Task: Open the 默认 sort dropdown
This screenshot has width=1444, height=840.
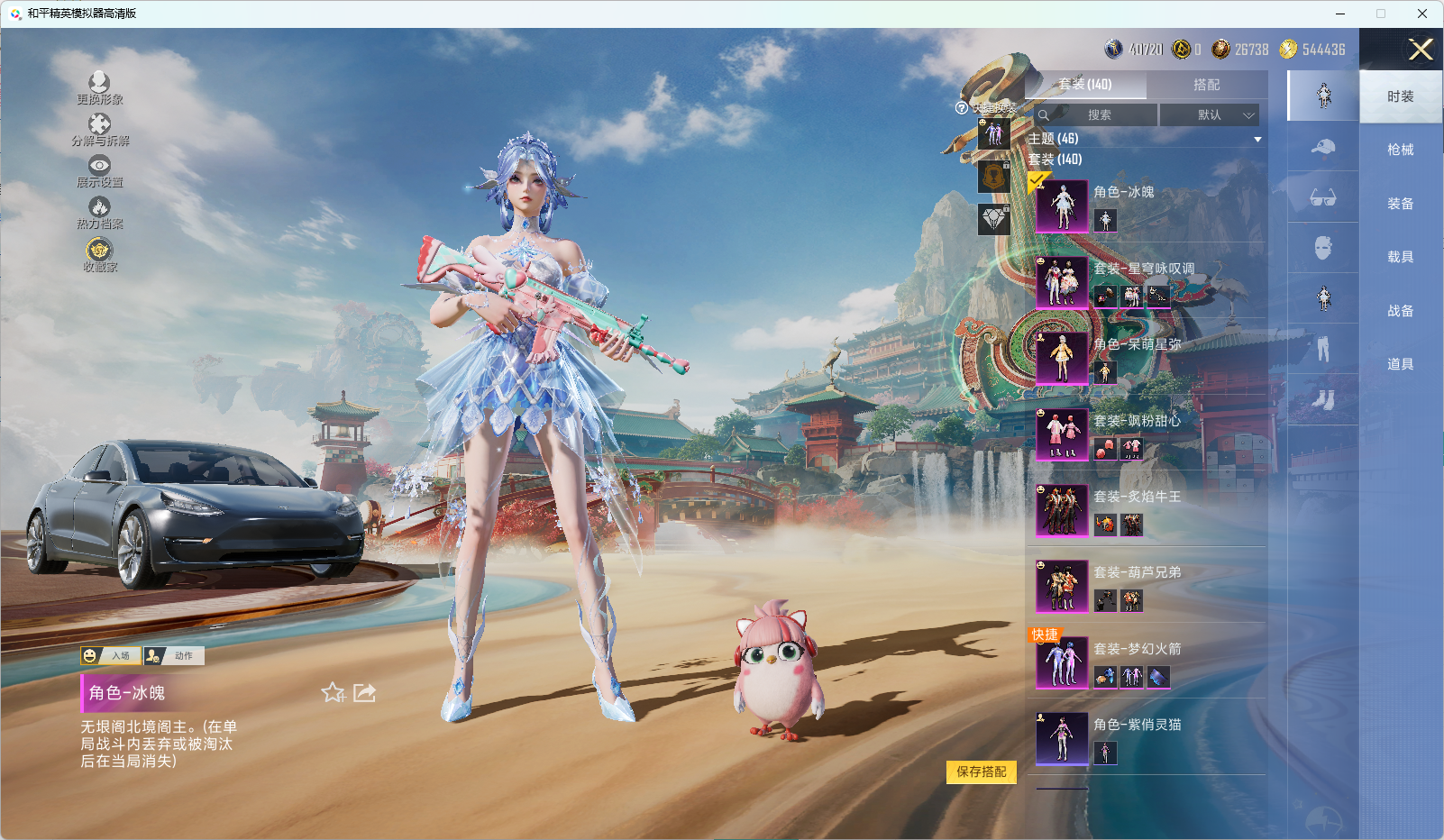Action: 1209,115
